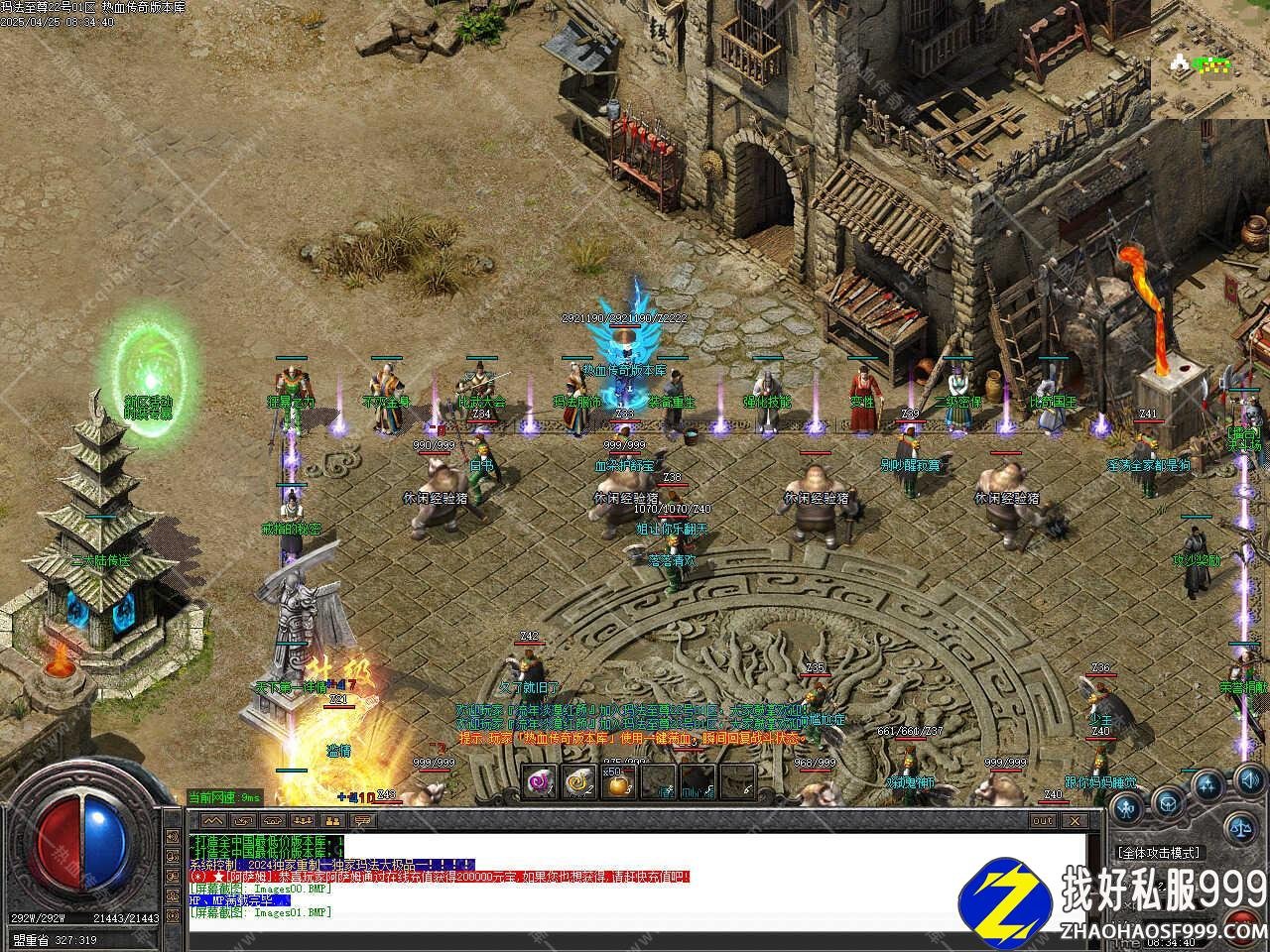Select the speech bubble chat tab
Screen dimensions: 1270x952
(363, 821)
